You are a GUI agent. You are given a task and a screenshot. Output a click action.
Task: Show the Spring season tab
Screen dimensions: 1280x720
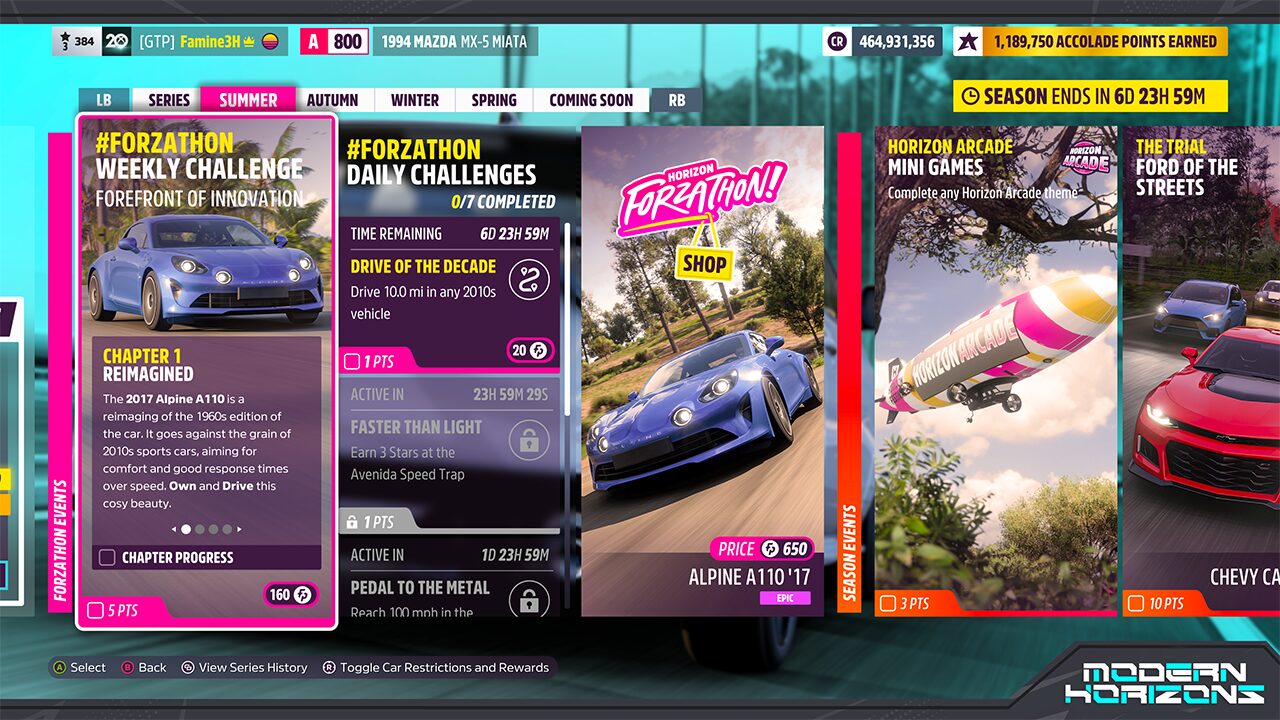494,100
